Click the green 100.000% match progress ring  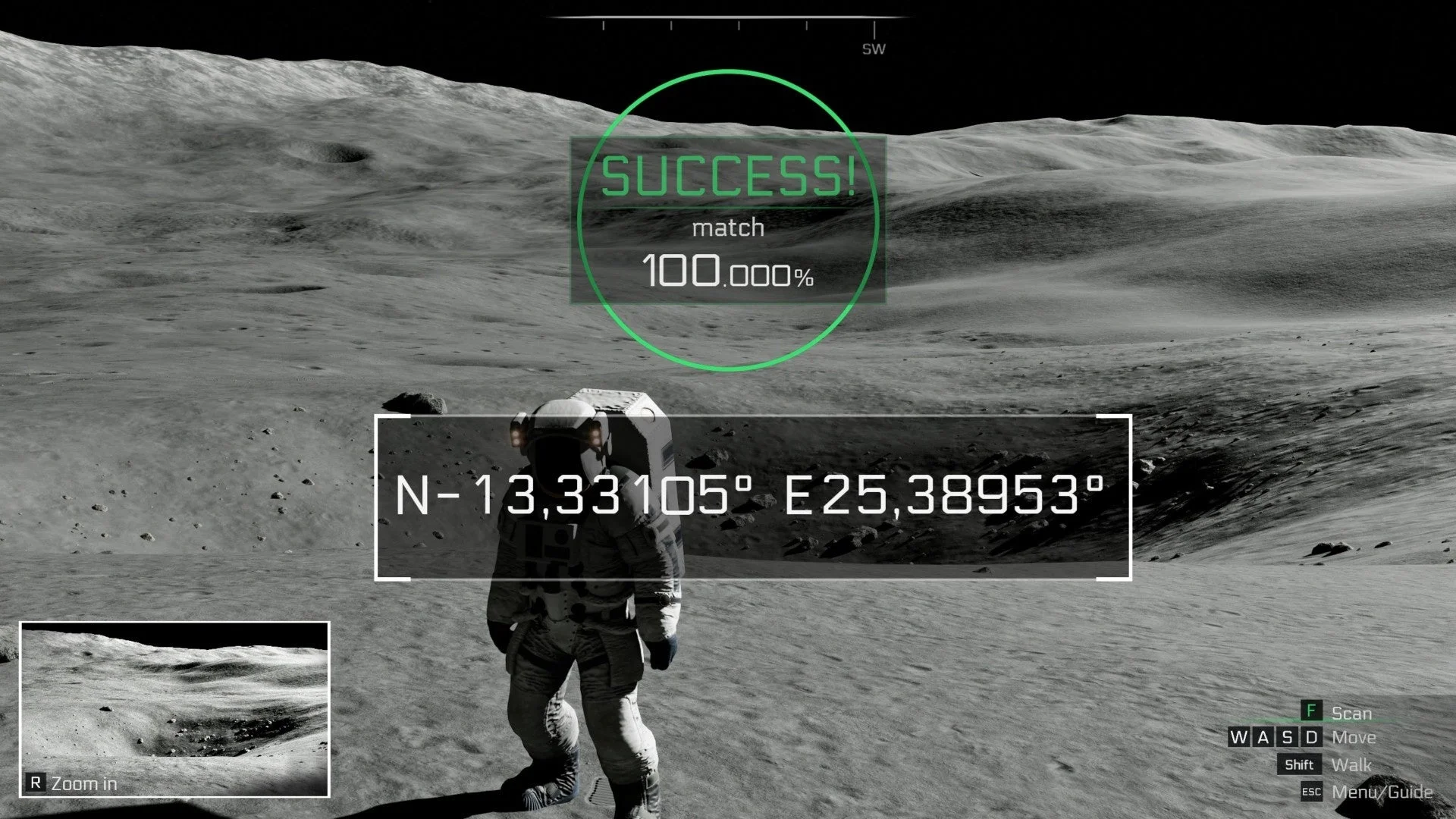[x=726, y=218]
